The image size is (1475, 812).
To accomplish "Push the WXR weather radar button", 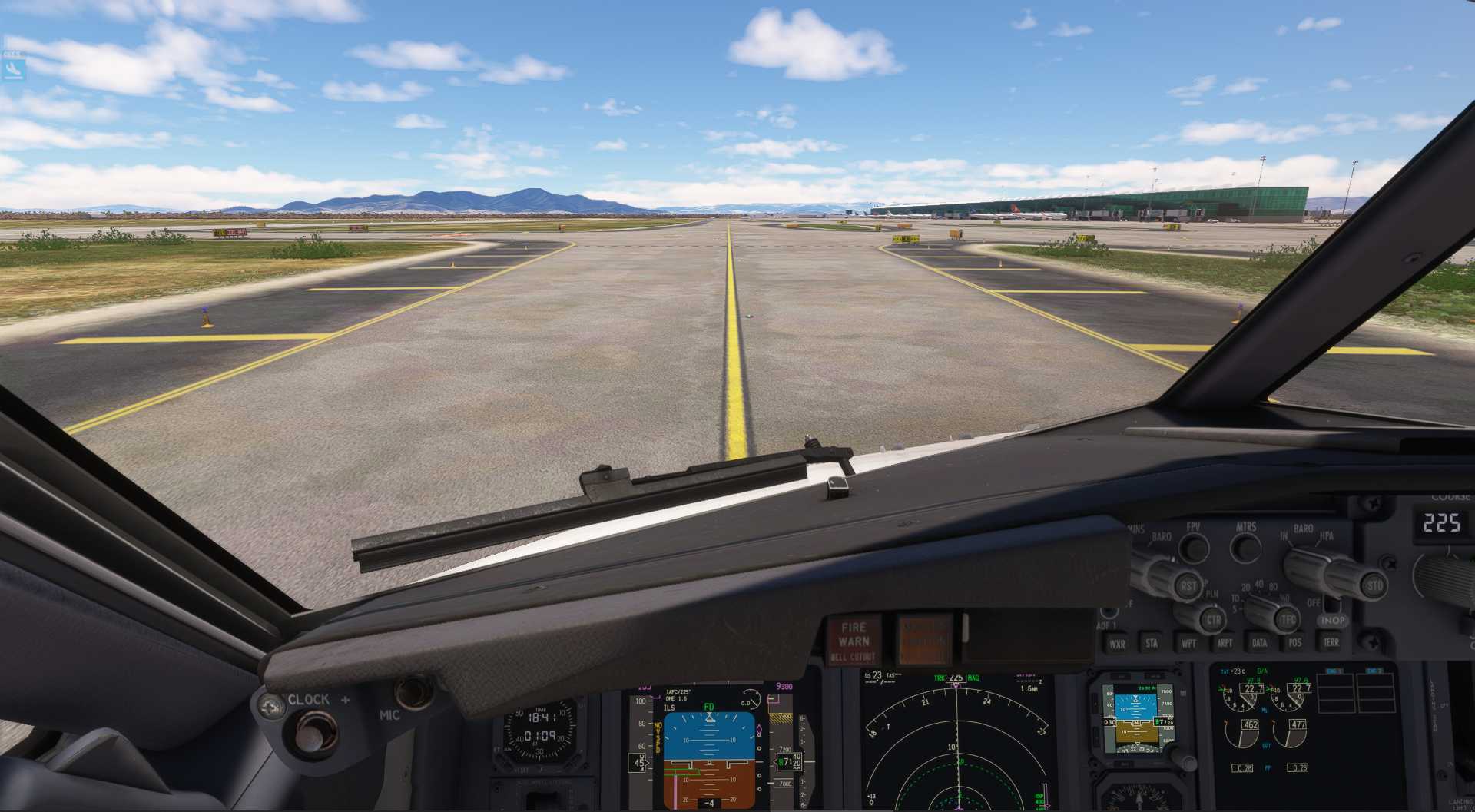I will tap(1117, 644).
